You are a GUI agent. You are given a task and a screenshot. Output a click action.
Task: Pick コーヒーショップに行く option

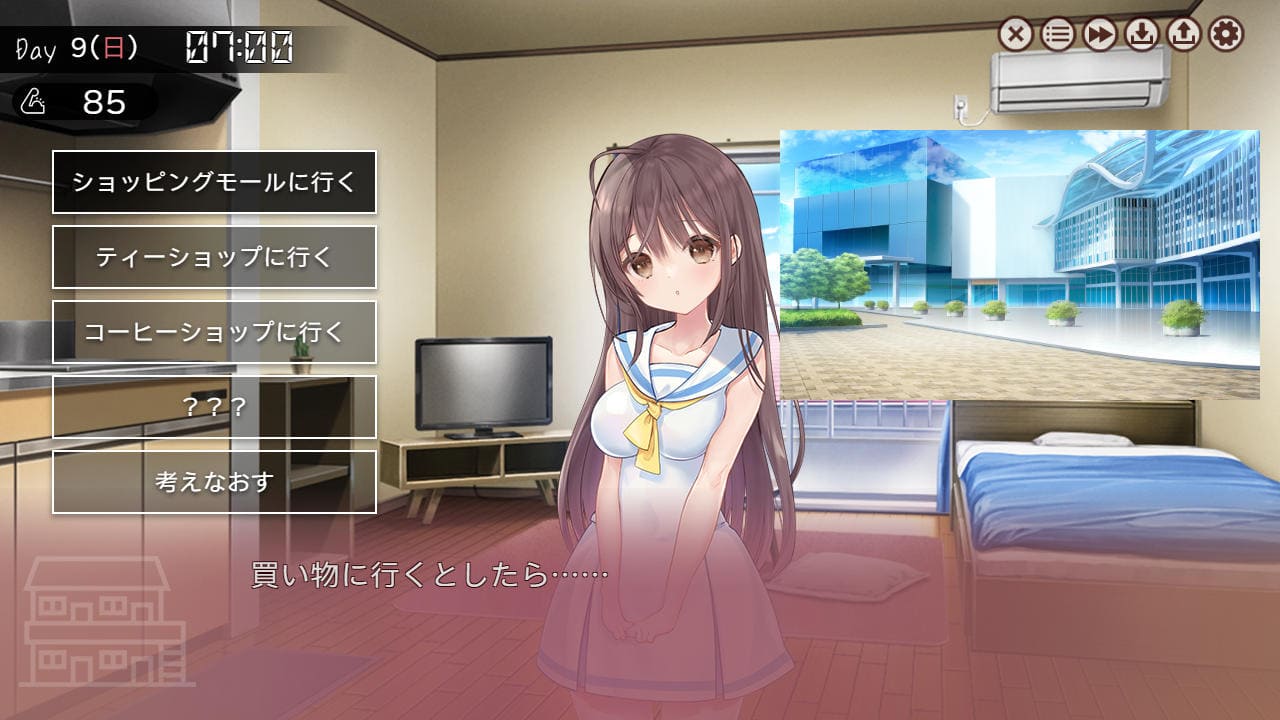coord(214,332)
